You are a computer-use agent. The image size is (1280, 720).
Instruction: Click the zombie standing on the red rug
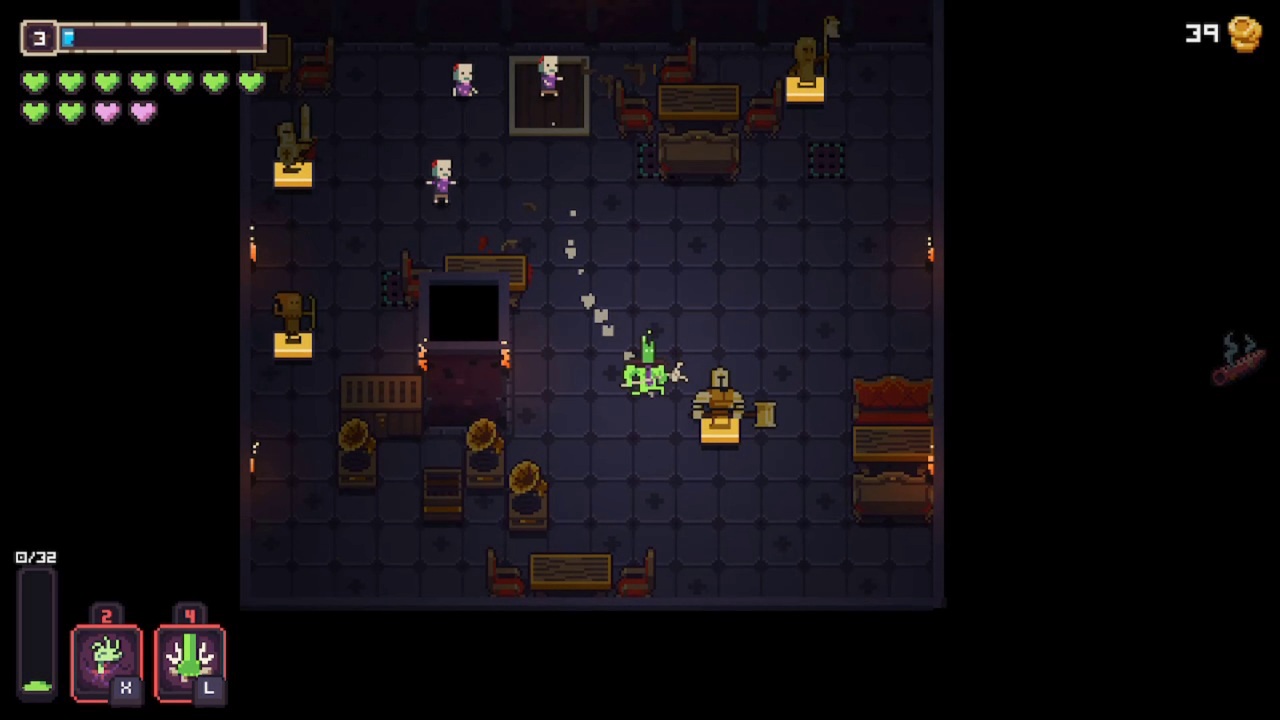pyautogui.click(x=548, y=78)
